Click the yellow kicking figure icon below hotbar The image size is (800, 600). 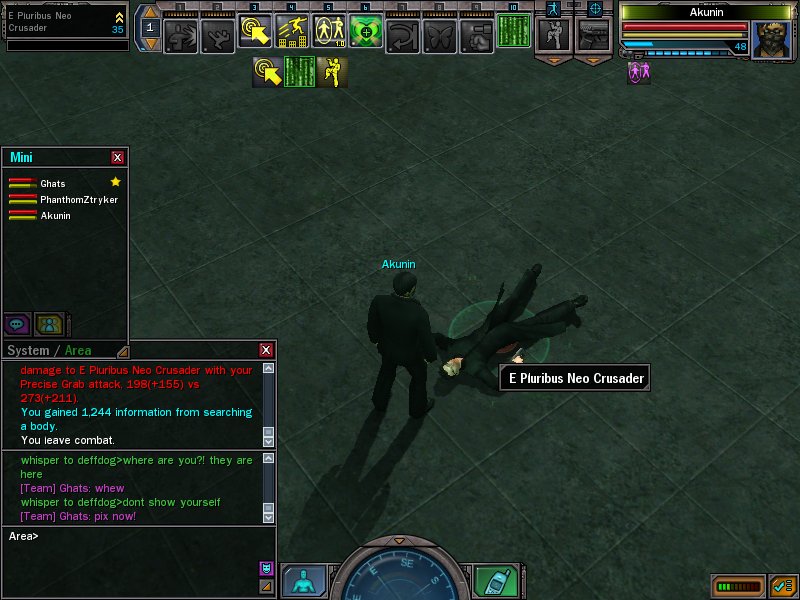333,72
